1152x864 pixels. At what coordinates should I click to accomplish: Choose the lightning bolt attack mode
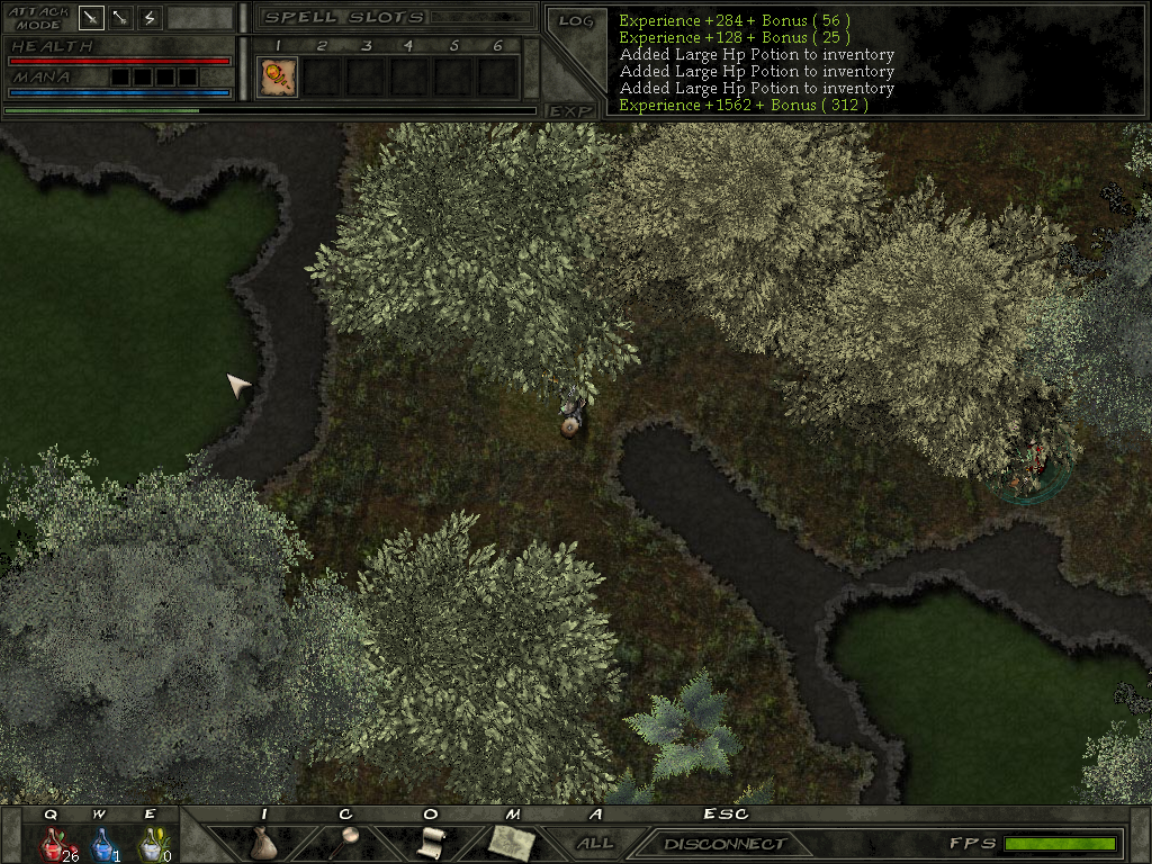[150, 18]
